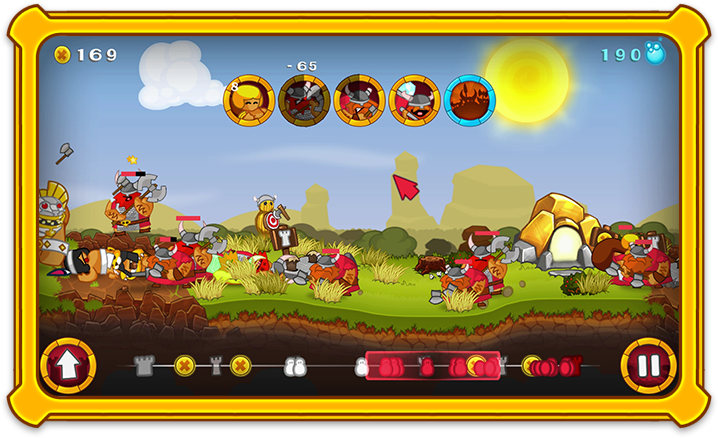Viewport: 718px width, 438px height.
Task: Pause the game with the pause button
Action: [648, 365]
